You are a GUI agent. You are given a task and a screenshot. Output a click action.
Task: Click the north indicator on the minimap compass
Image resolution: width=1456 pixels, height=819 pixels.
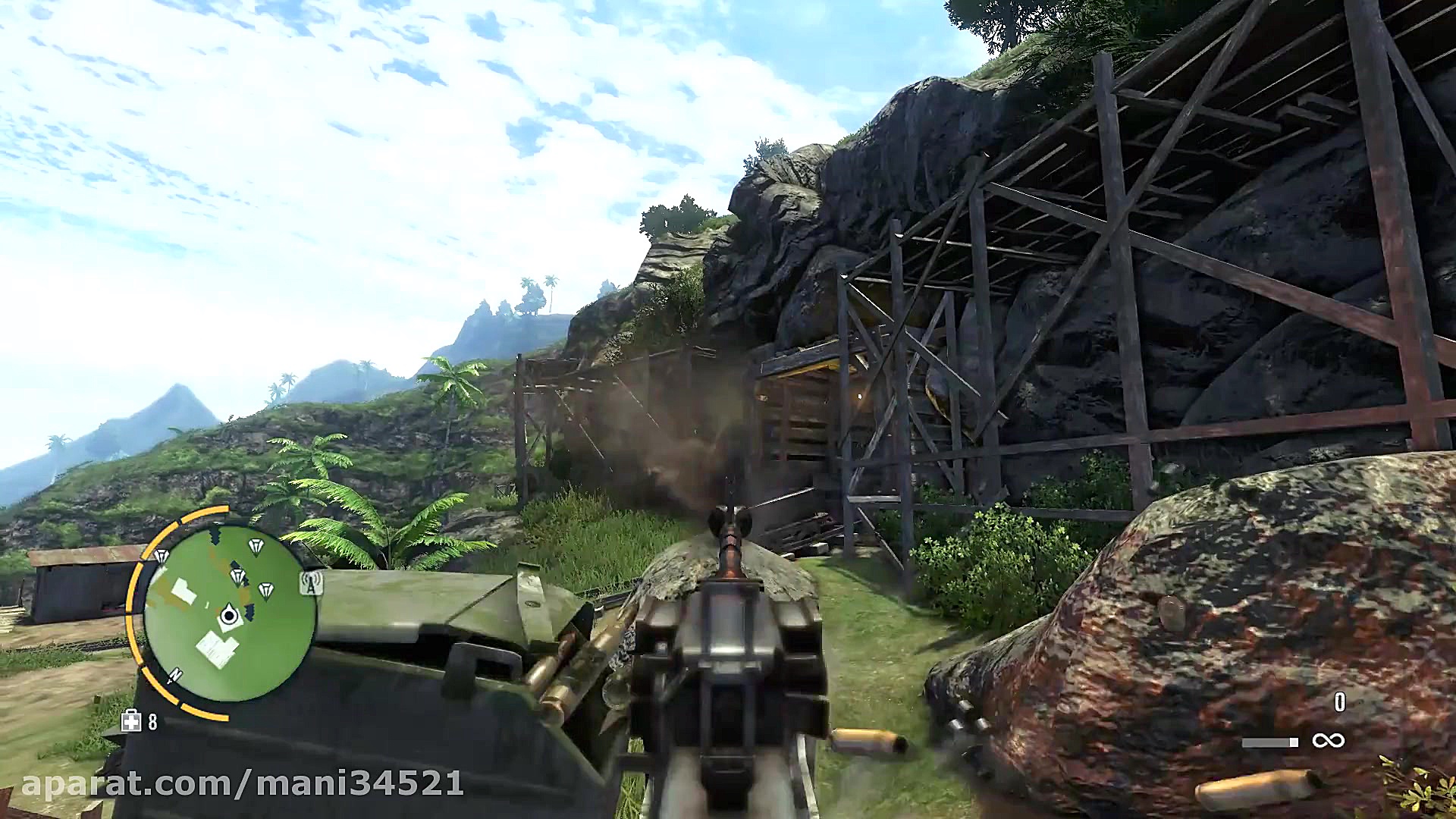[176, 676]
